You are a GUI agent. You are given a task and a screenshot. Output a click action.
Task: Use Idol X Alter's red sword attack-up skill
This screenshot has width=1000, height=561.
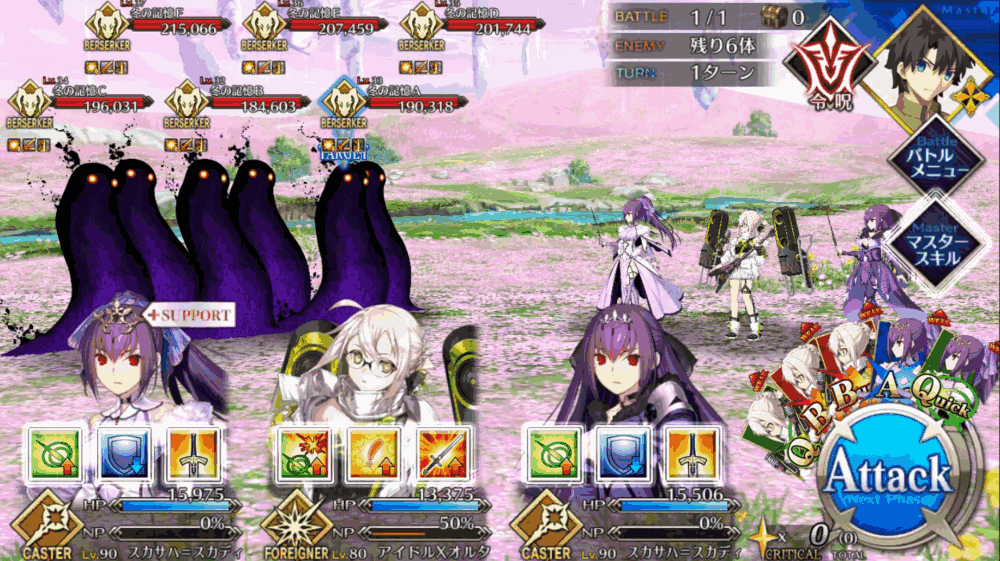pos(437,455)
